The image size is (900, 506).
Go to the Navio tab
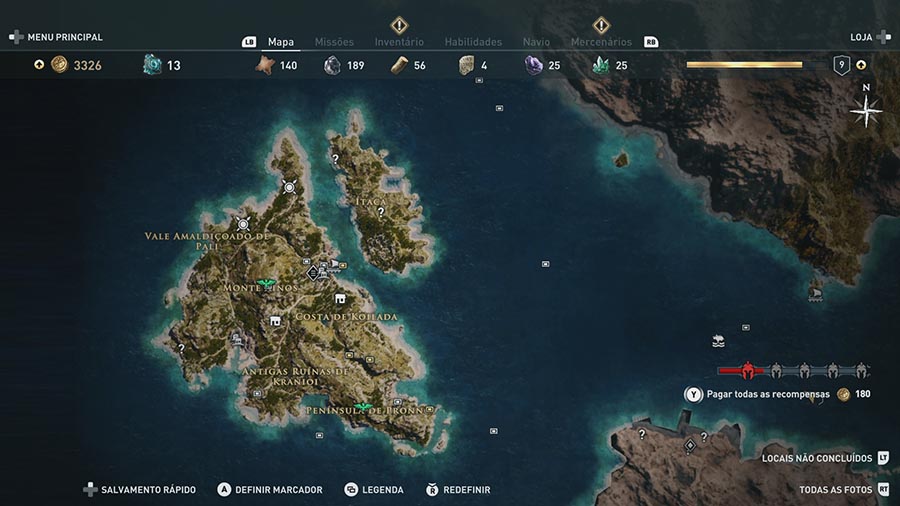pyautogui.click(x=536, y=42)
